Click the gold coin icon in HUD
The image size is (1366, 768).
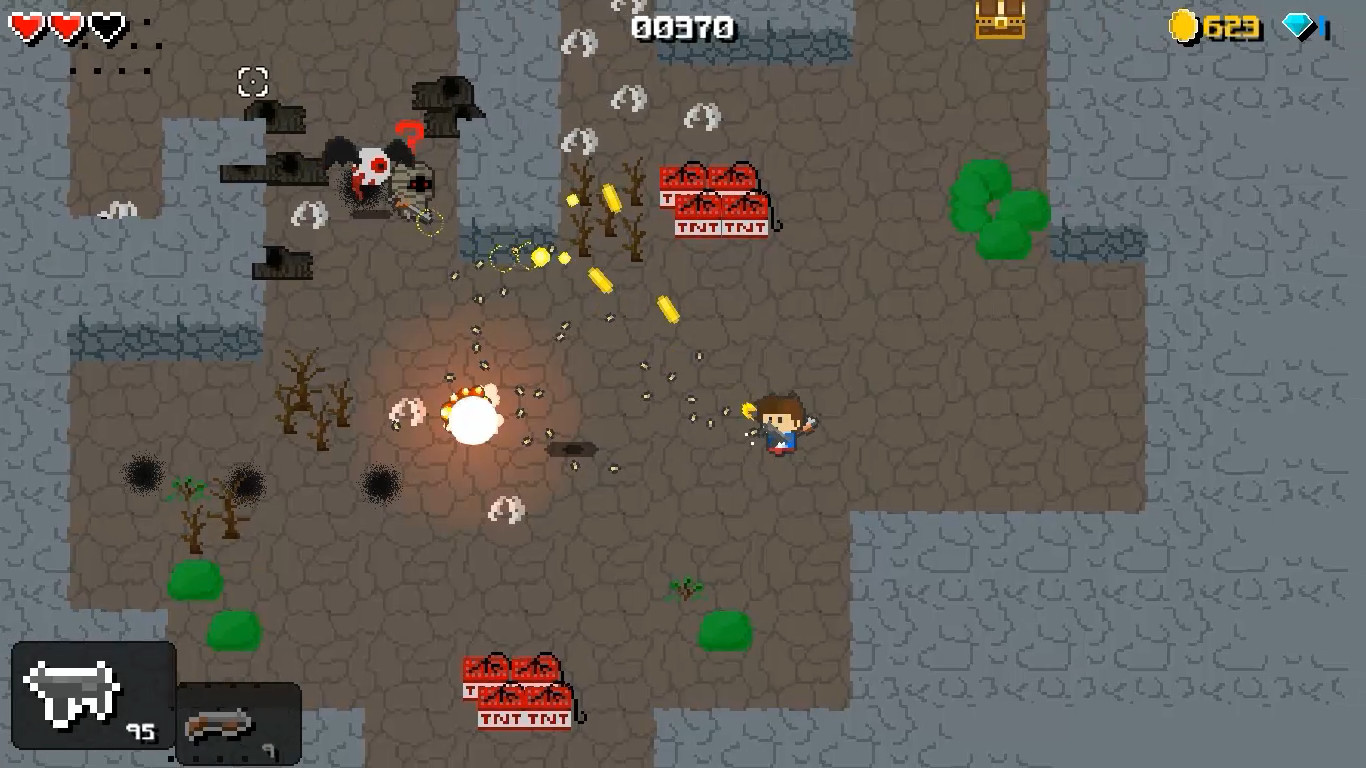tap(1185, 25)
